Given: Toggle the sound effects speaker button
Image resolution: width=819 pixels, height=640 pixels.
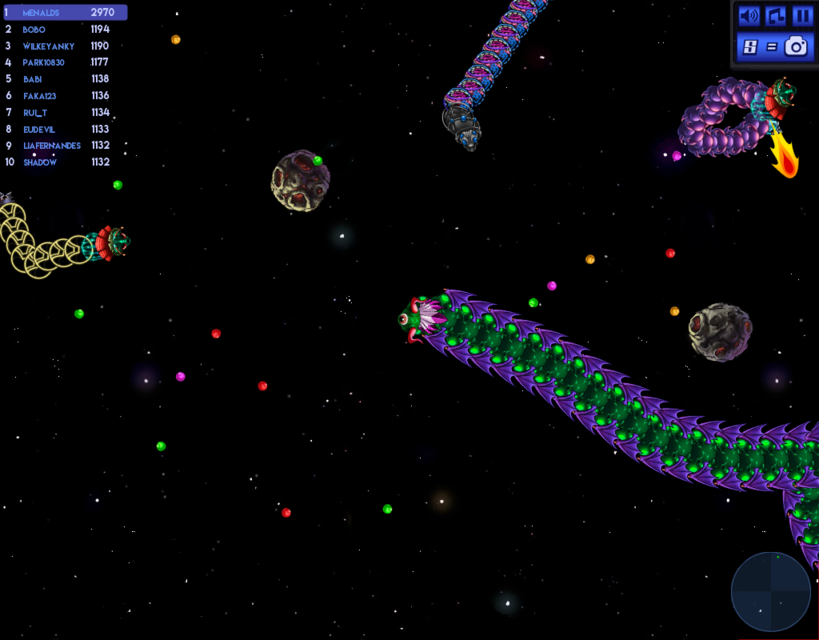Looking at the screenshot, I should (x=748, y=16).
